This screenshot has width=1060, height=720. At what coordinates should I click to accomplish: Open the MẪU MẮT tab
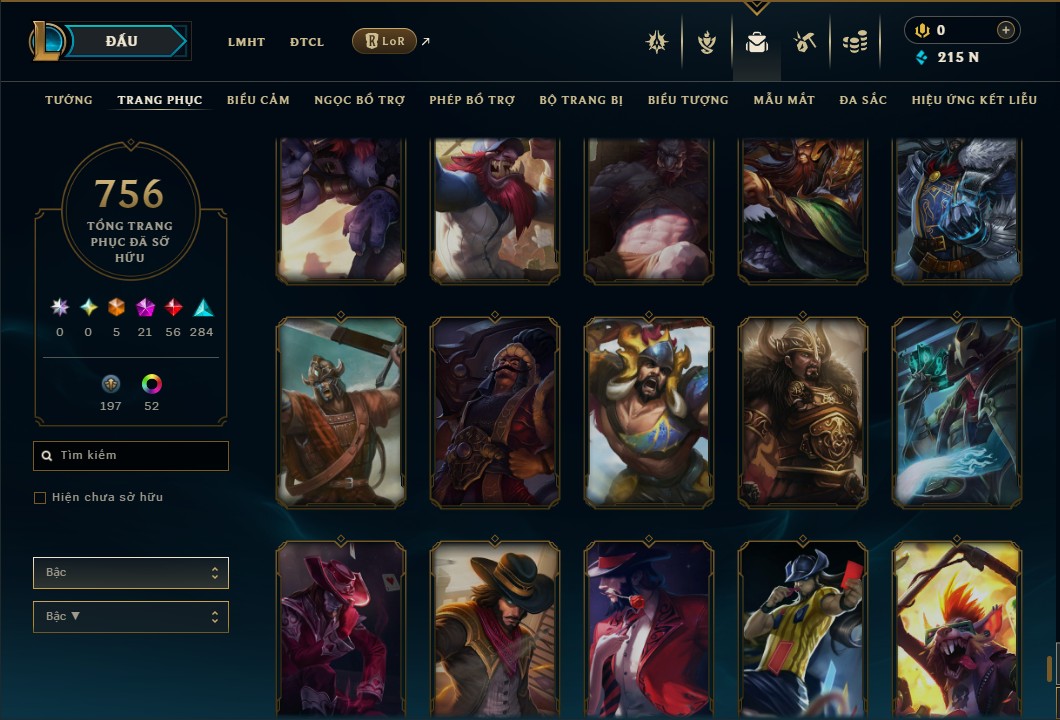[784, 100]
